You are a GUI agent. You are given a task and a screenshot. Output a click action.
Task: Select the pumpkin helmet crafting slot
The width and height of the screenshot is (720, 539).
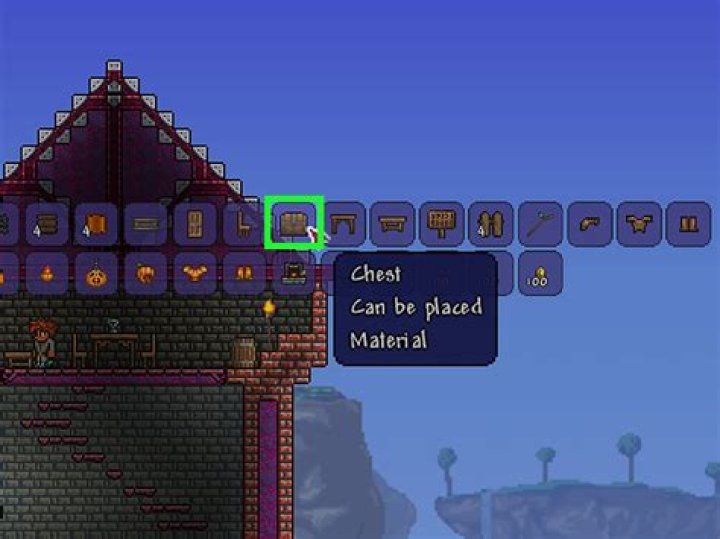(x=146, y=272)
